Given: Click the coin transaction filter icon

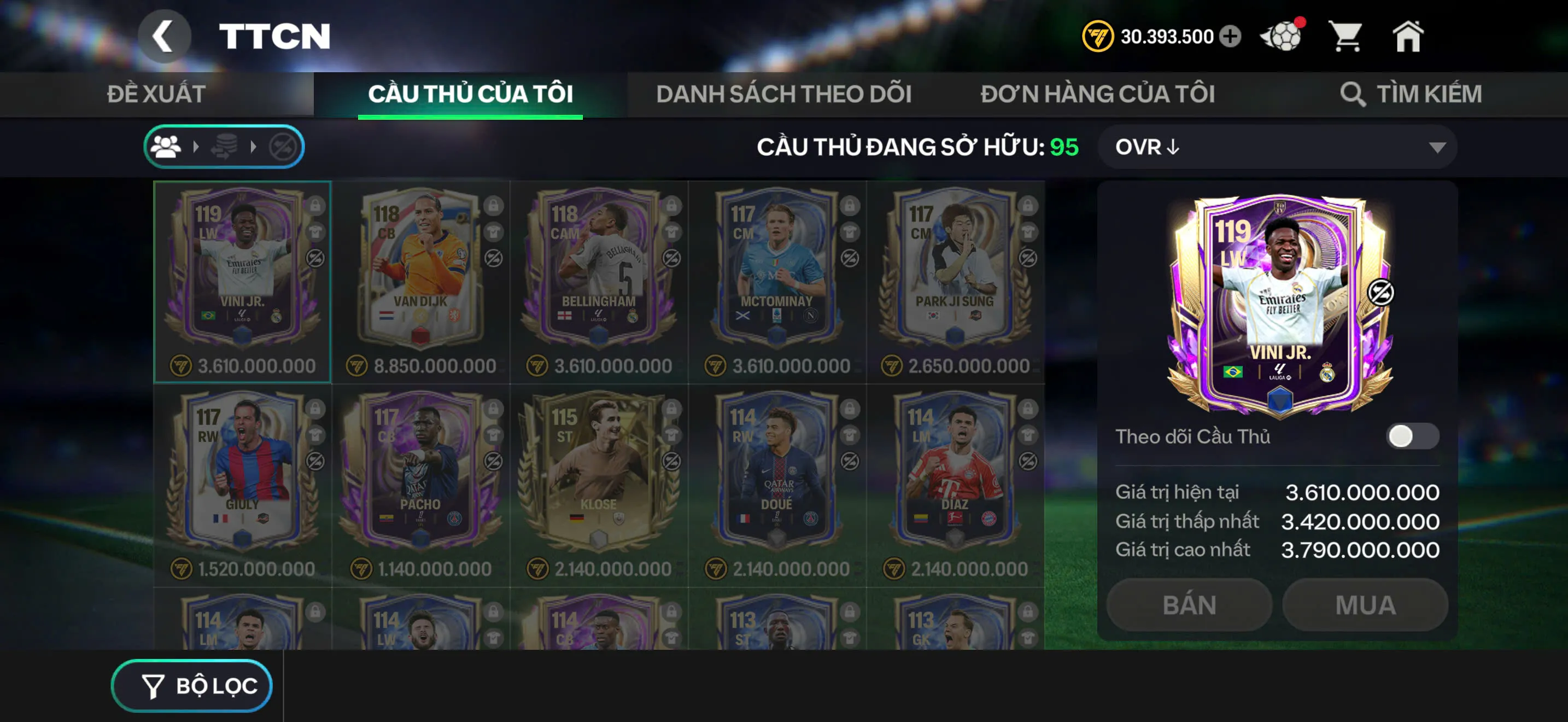Looking at the screenshot, I should point(225,146).
